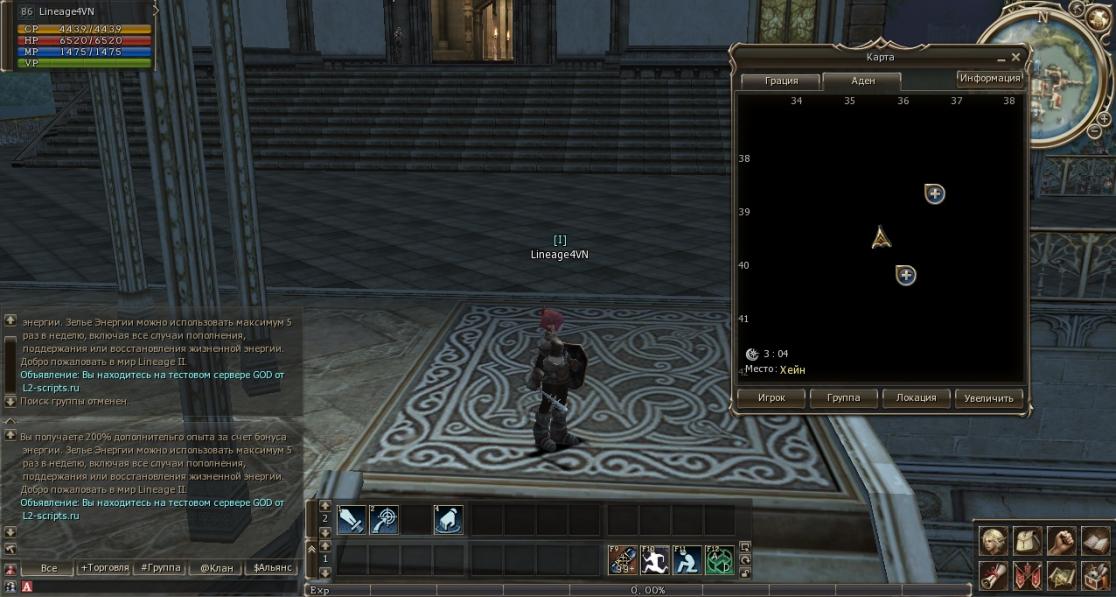Minimize the Карта map window

[x=1002, y=58]
